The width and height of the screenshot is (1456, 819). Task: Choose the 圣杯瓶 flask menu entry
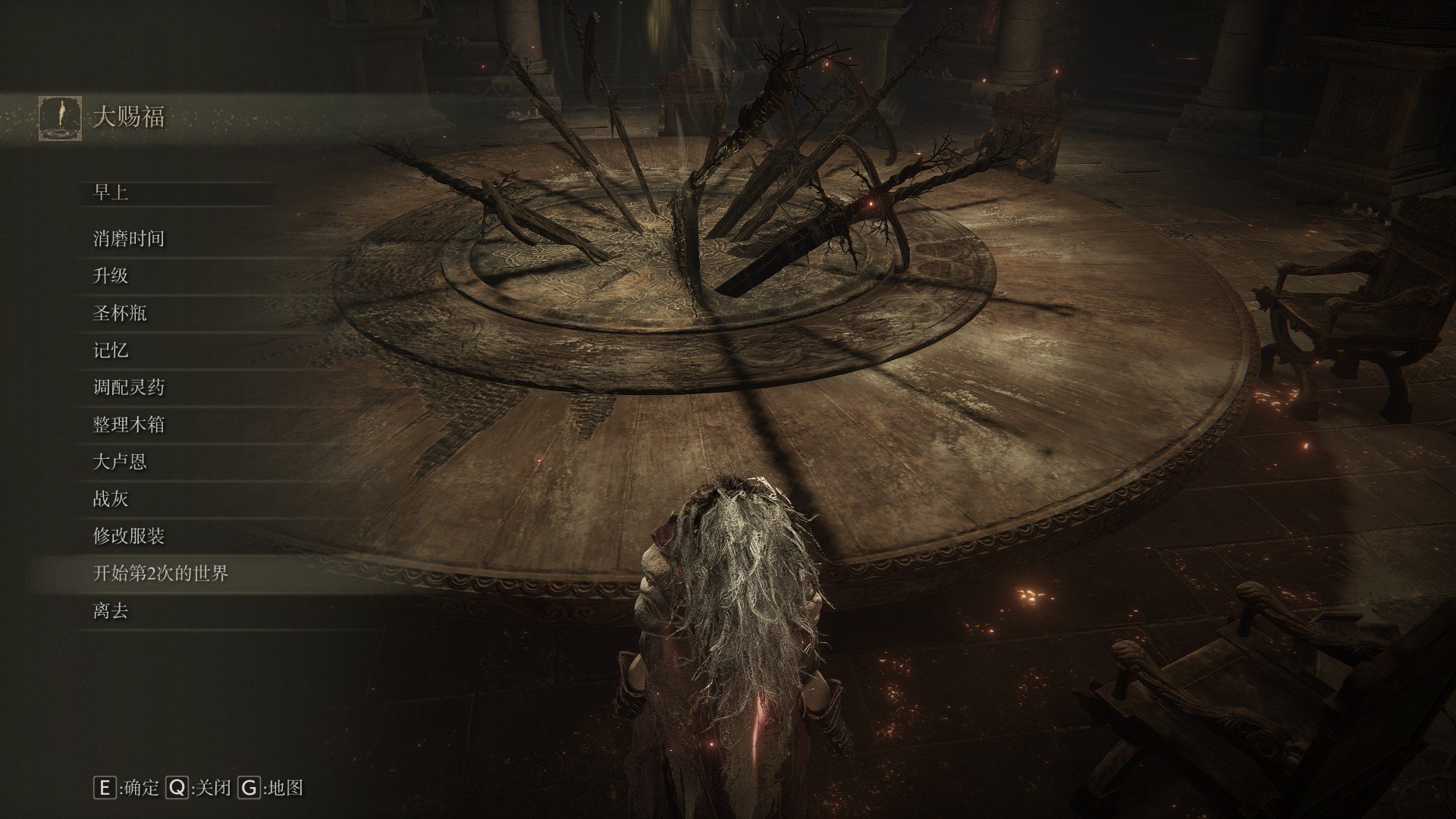tap(120, 313)
